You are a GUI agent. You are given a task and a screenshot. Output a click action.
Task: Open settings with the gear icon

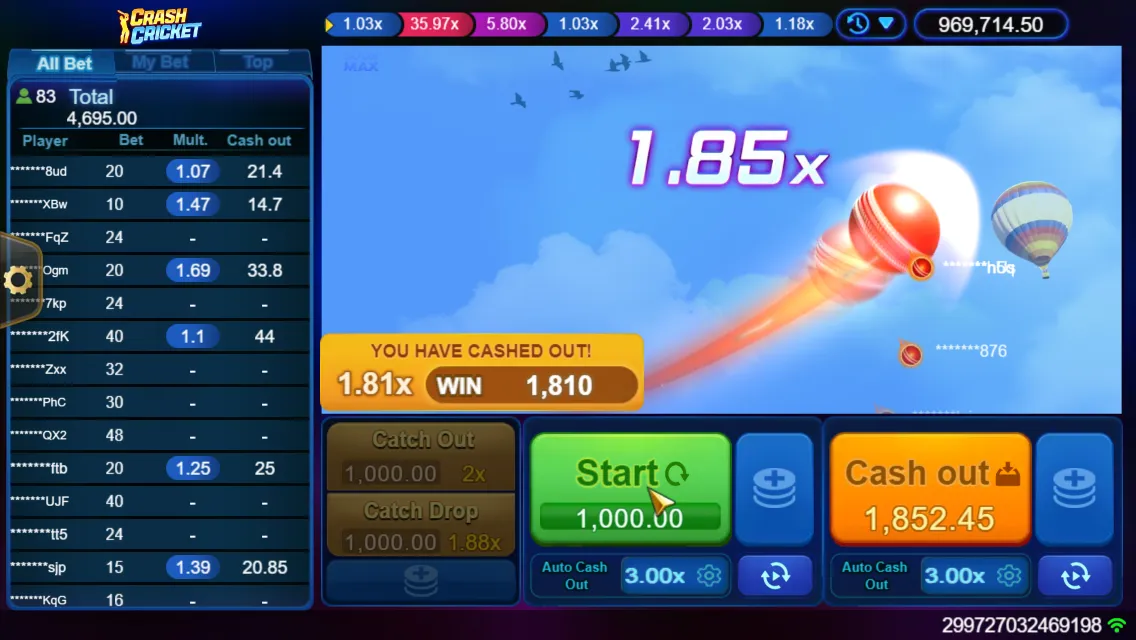click(x=18, y=281)
